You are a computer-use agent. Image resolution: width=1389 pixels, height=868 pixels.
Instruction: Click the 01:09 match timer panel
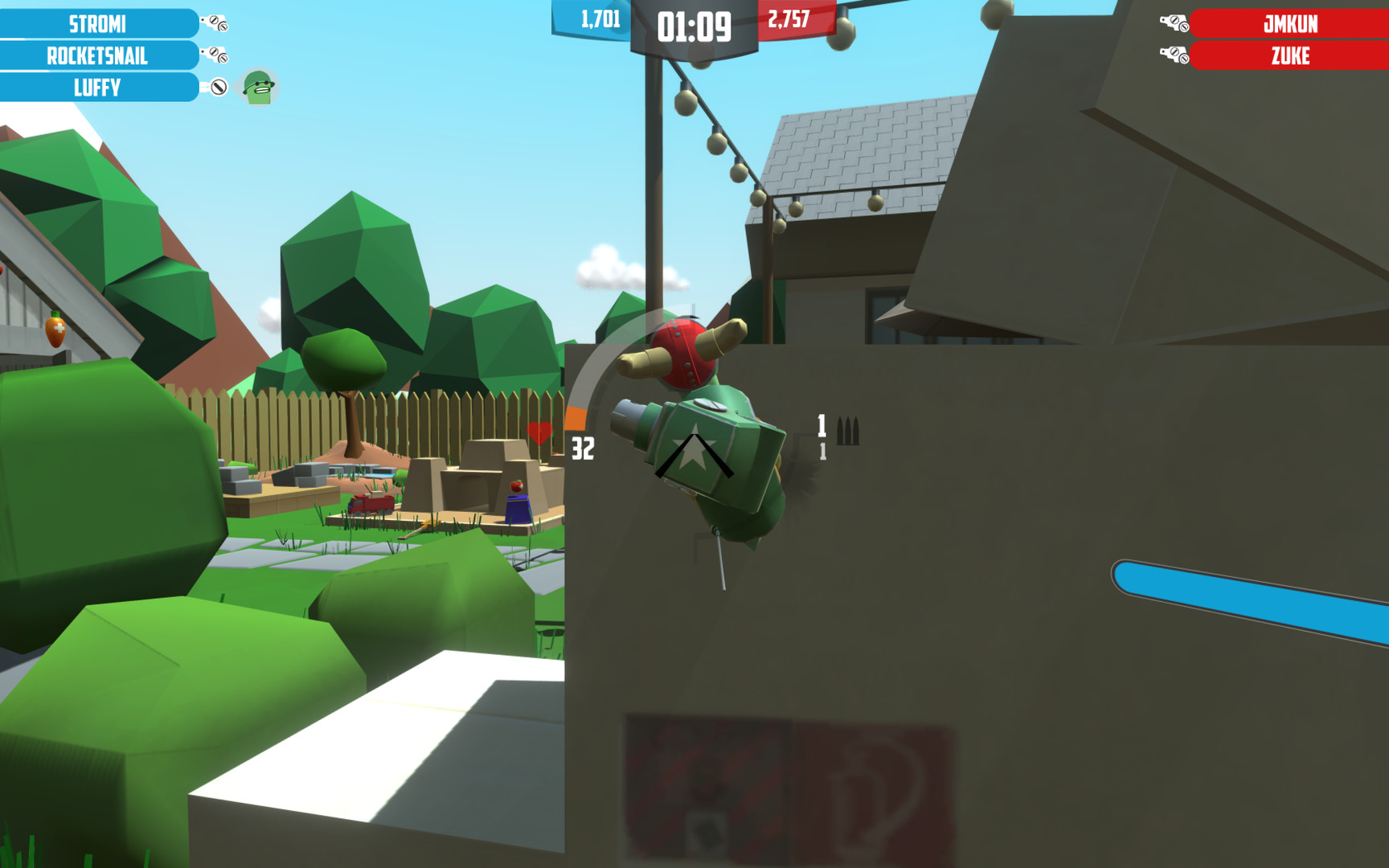click(x=692, y=25)
